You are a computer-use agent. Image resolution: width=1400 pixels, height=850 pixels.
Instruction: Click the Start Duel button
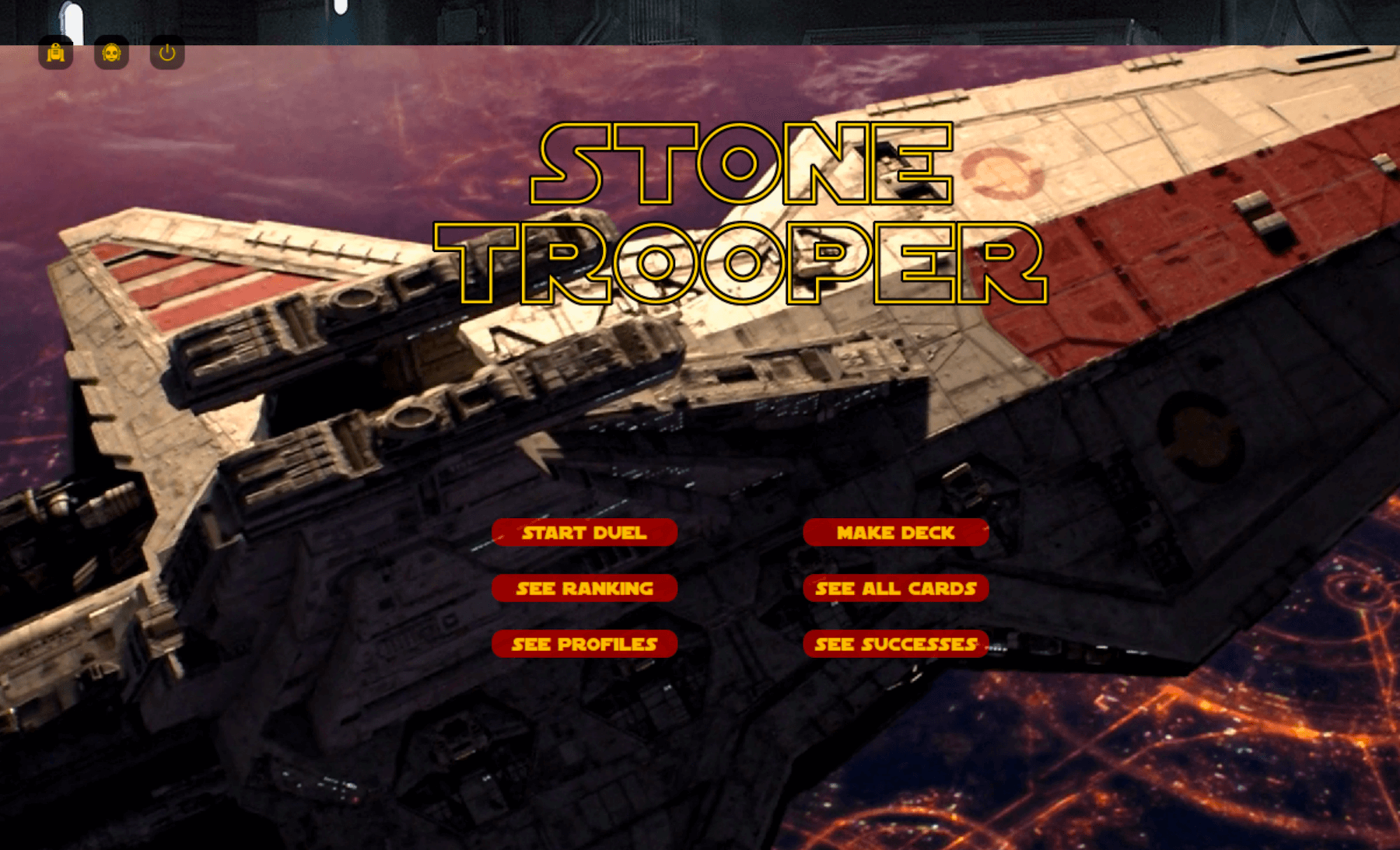point(584,533)
